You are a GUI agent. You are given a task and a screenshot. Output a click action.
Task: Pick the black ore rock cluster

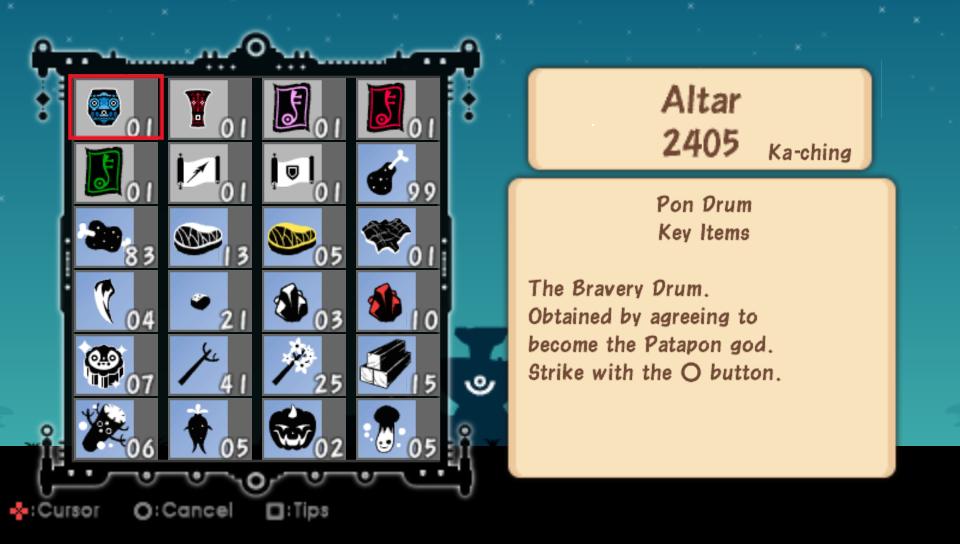click(x=303, y=300)
